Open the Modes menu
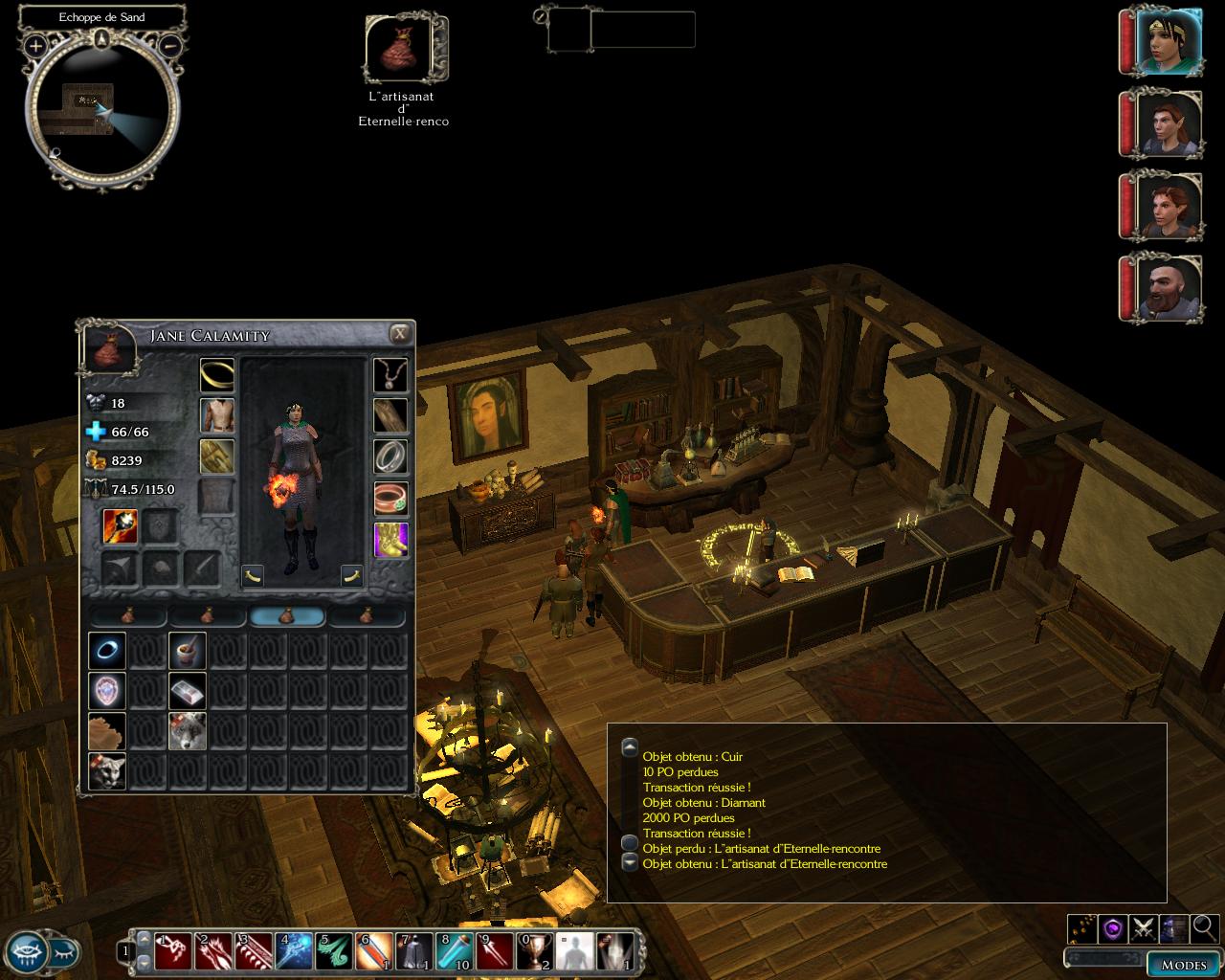1225x980 pixels. pos(1183,964)
